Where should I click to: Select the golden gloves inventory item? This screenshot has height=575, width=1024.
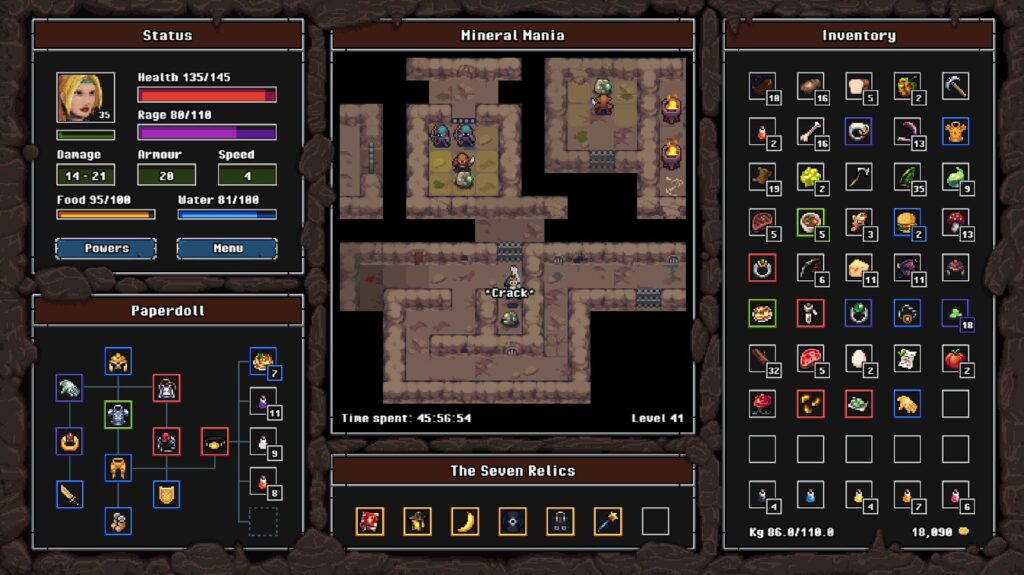[907, 403]
